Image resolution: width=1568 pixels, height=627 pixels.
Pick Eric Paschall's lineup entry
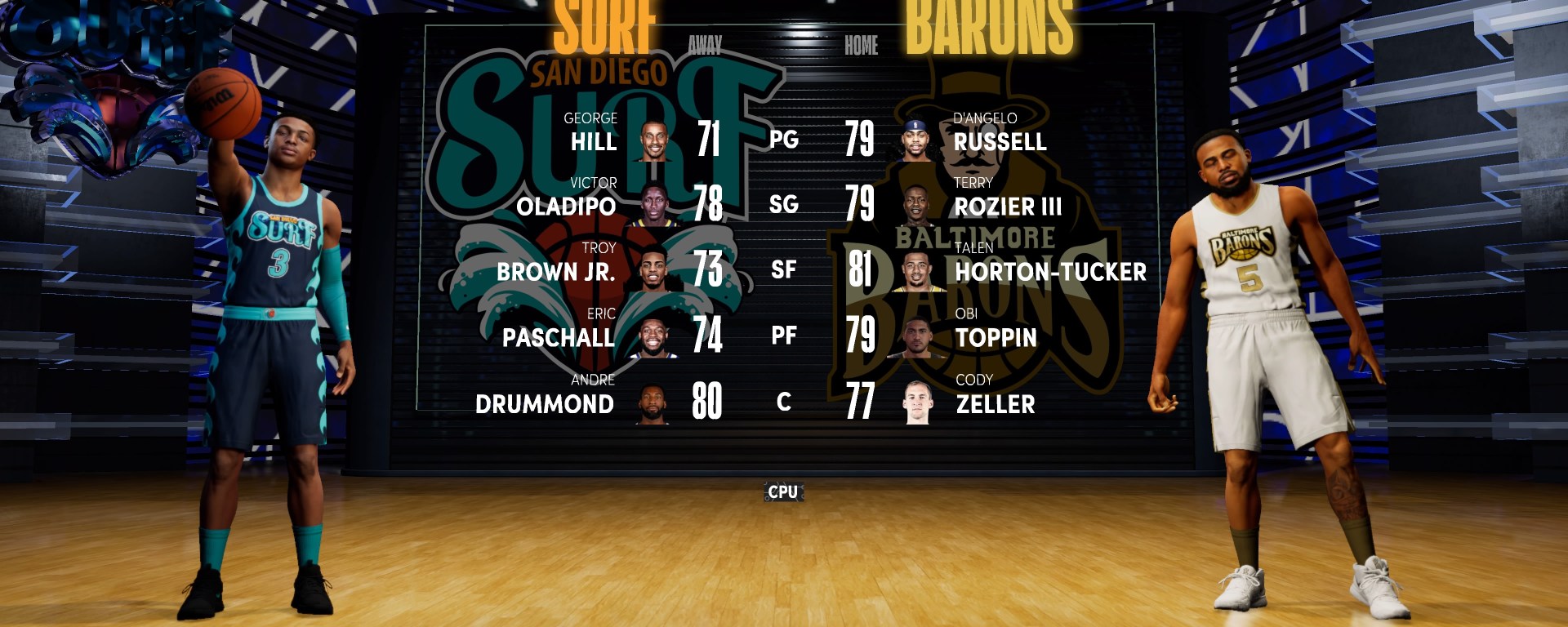[x=559, y=336]
